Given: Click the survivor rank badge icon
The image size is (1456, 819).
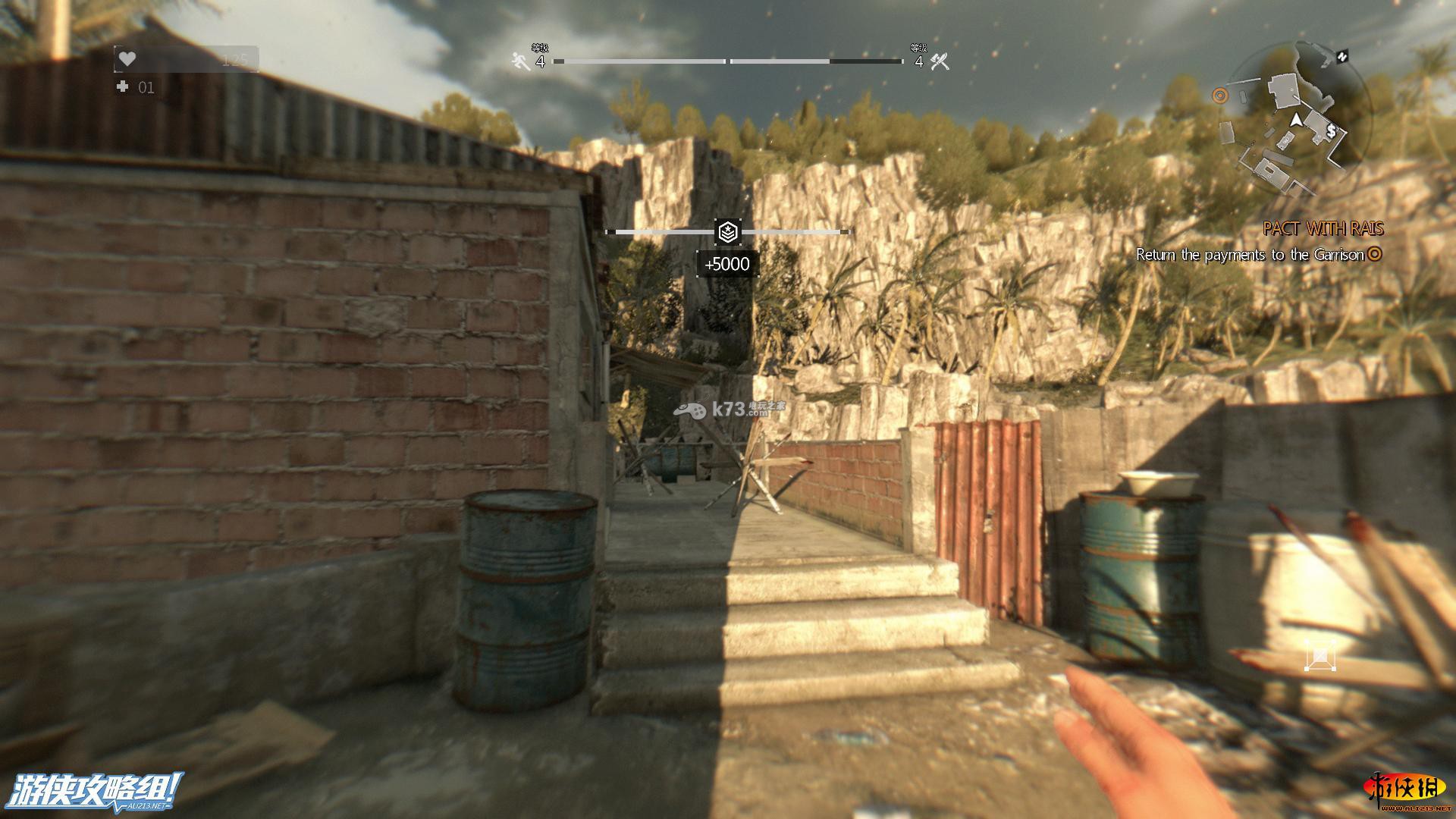Looking at the screenshot, I should [728, 232].
